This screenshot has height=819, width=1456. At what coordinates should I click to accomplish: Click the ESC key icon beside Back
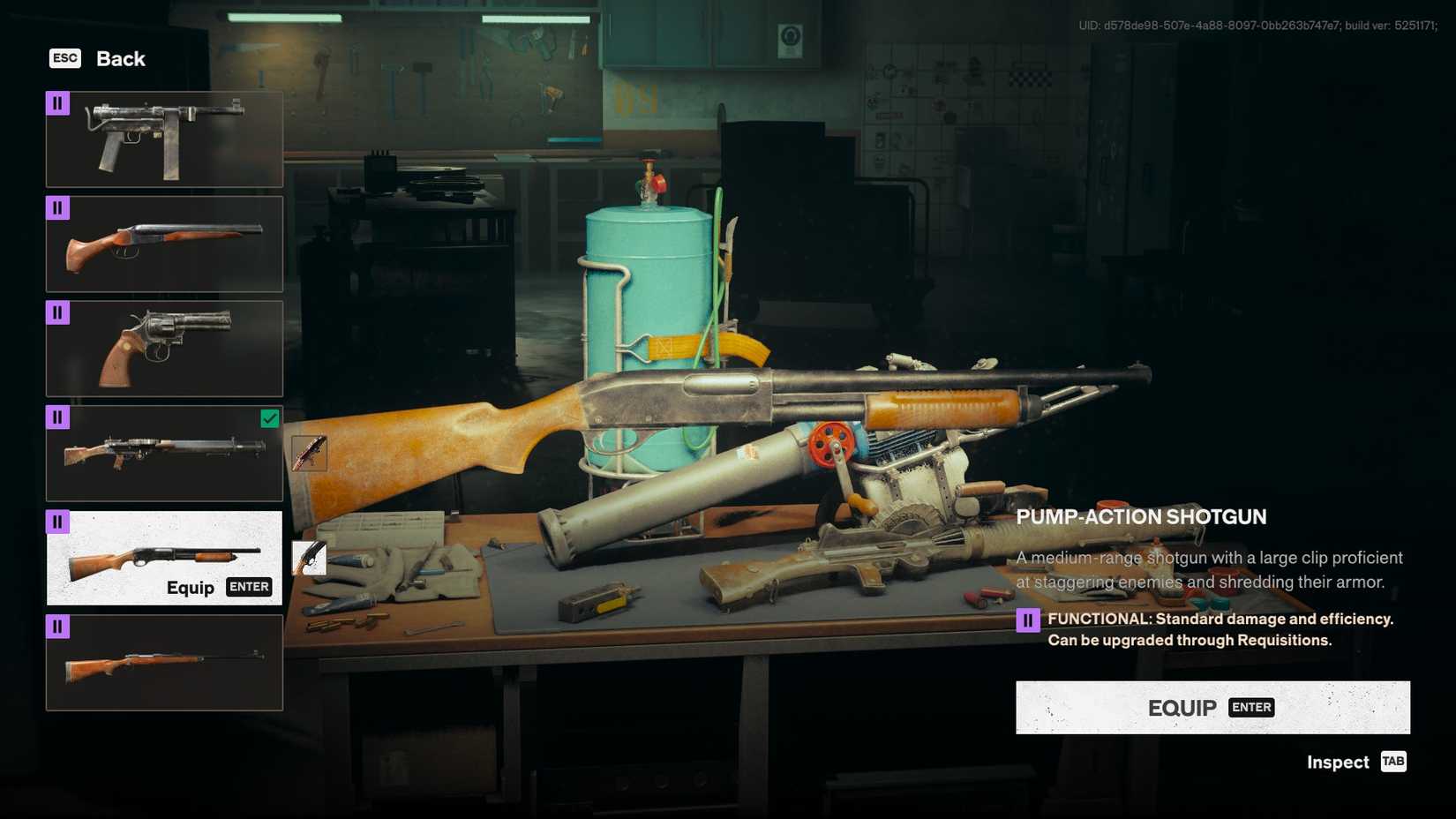64,58
